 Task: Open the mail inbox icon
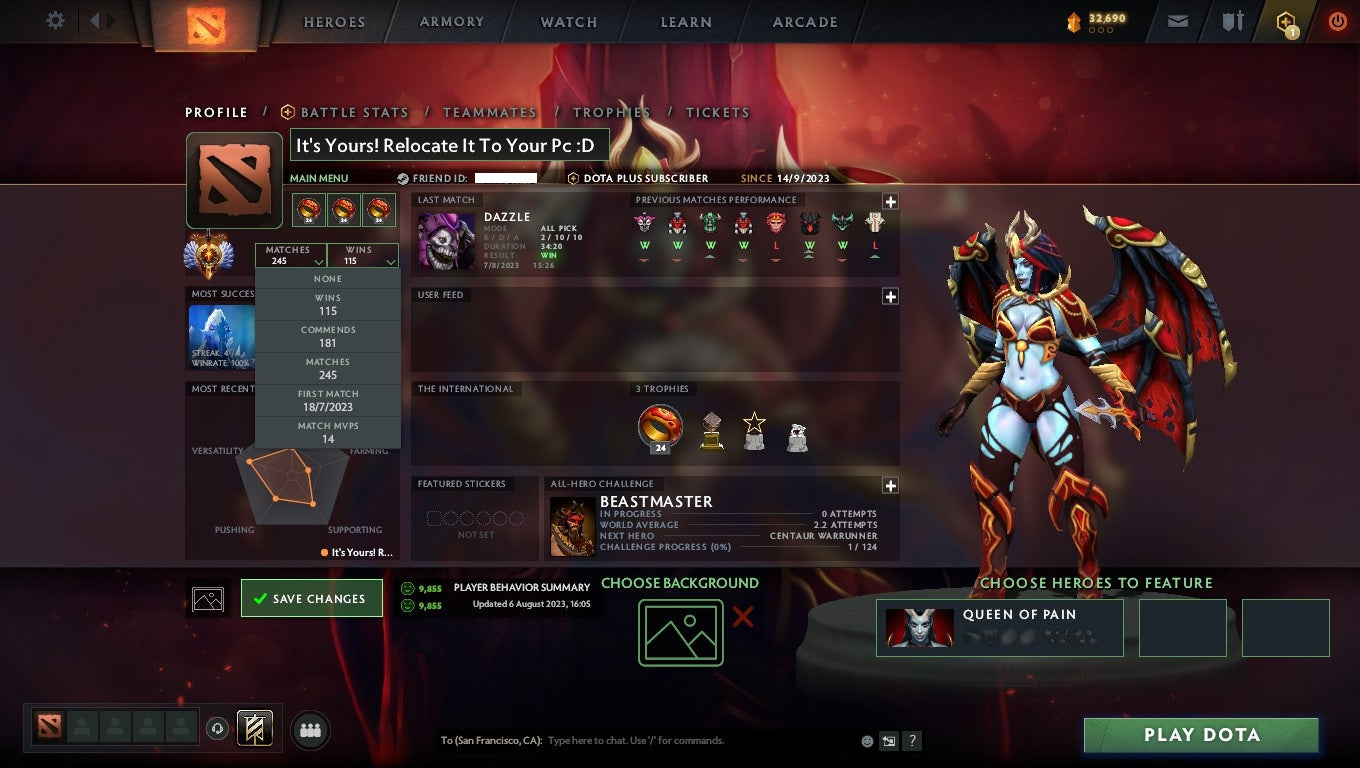click(x=1177, y=21)
